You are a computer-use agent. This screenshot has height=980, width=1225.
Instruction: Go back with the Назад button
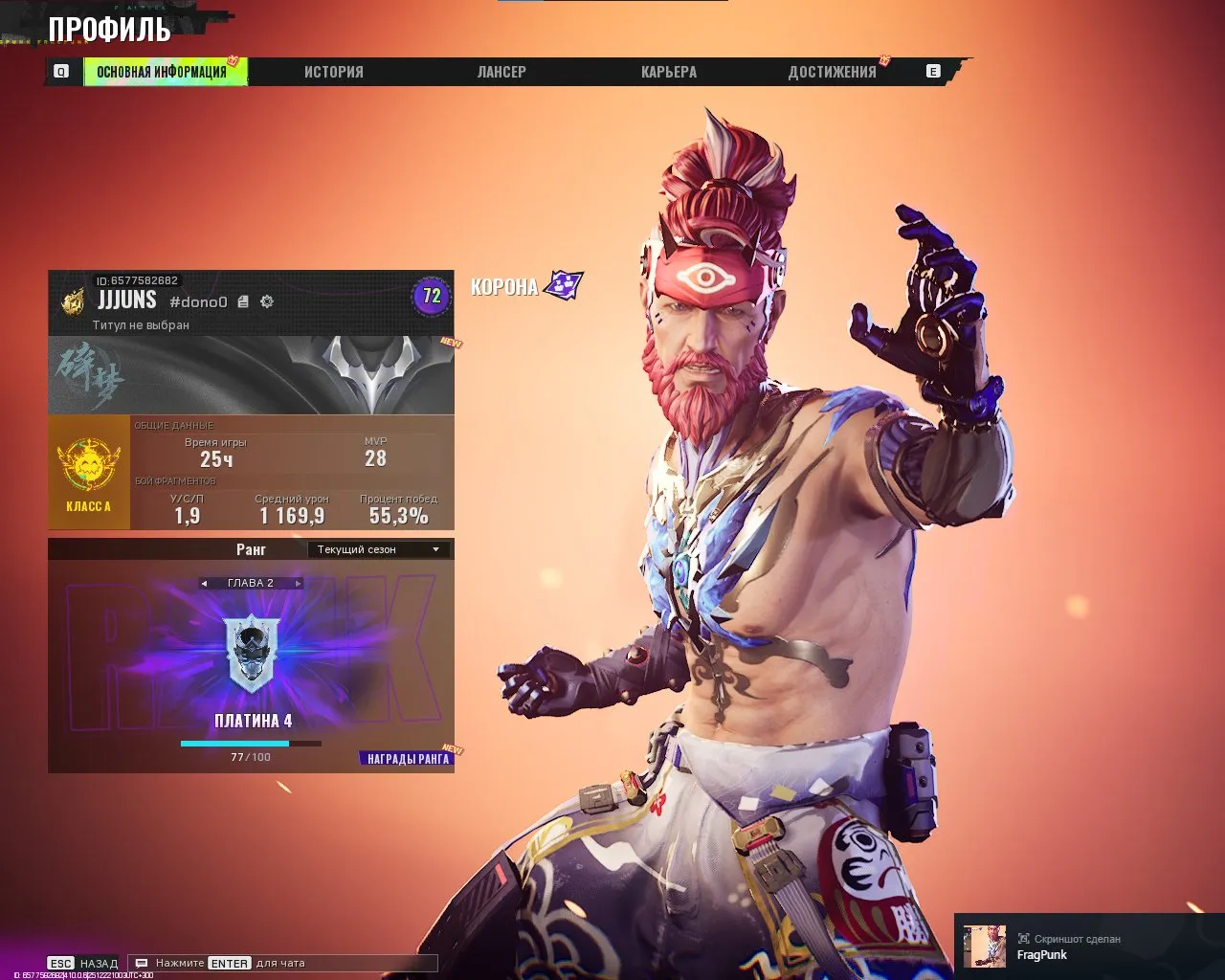(x=84, y=963)
